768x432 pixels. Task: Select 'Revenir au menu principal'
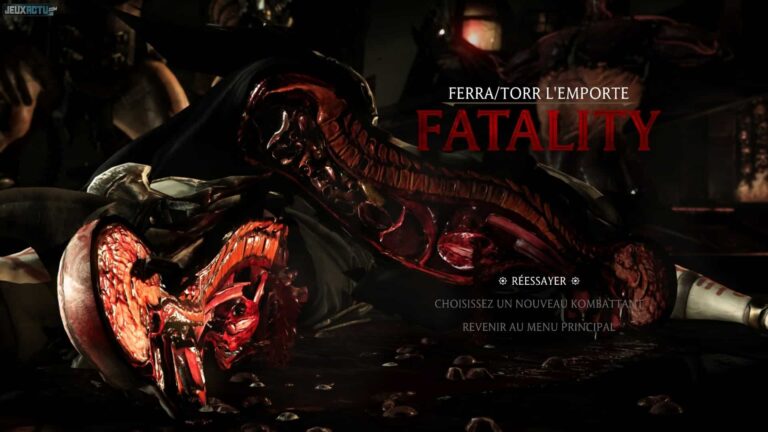(538, 326)
